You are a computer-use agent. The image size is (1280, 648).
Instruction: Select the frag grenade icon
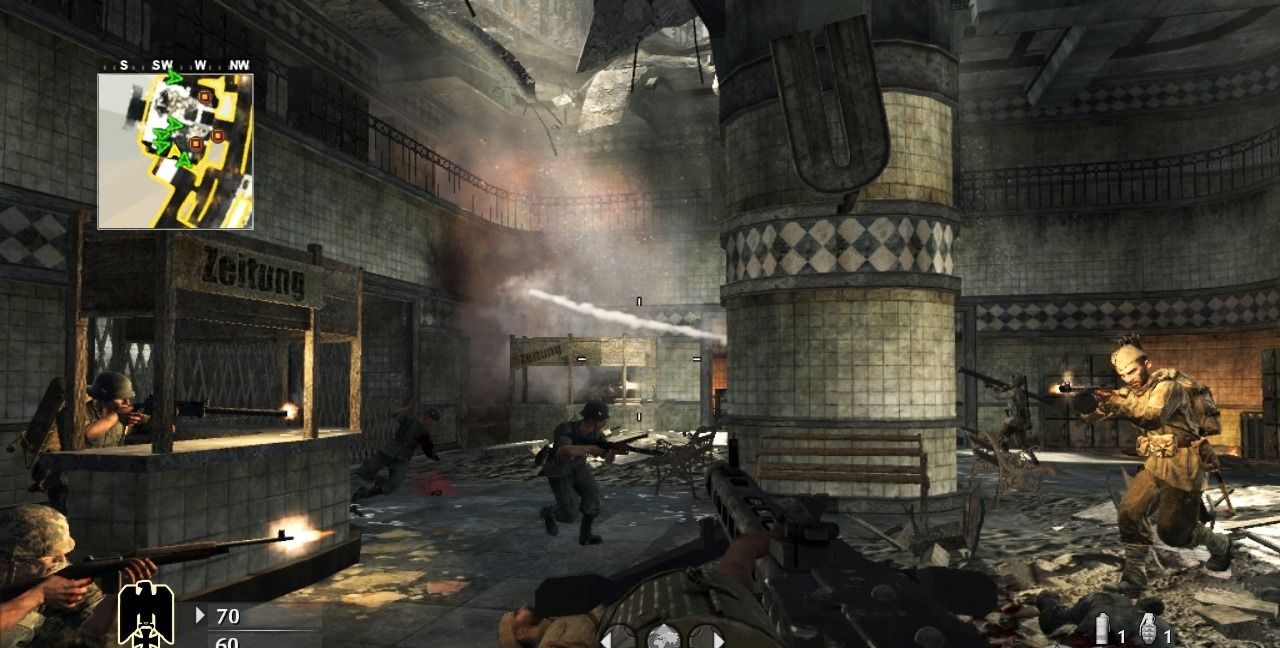[x=1148, y=630]
